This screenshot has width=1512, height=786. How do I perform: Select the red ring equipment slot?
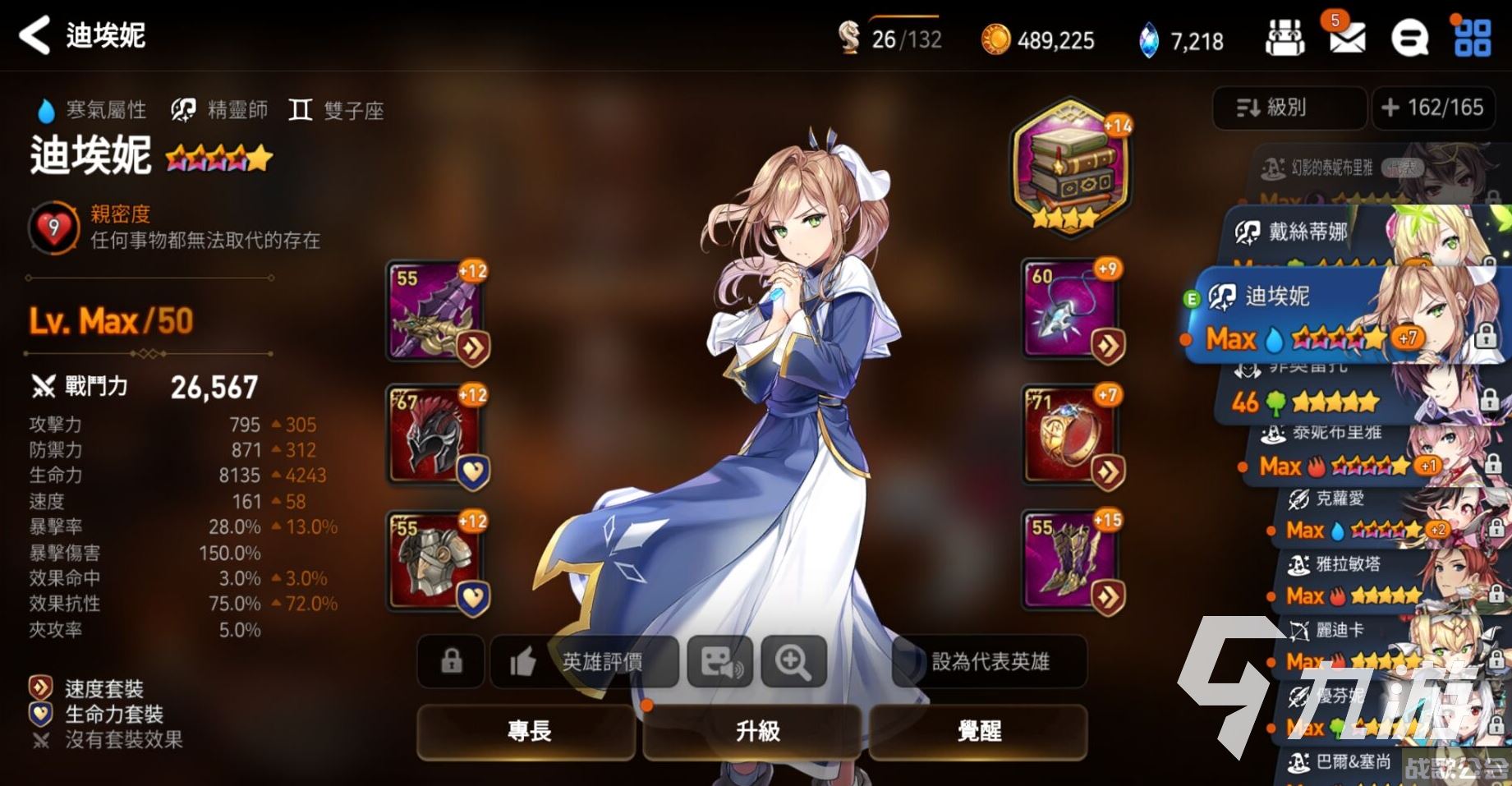click(x=1070, y=436)
